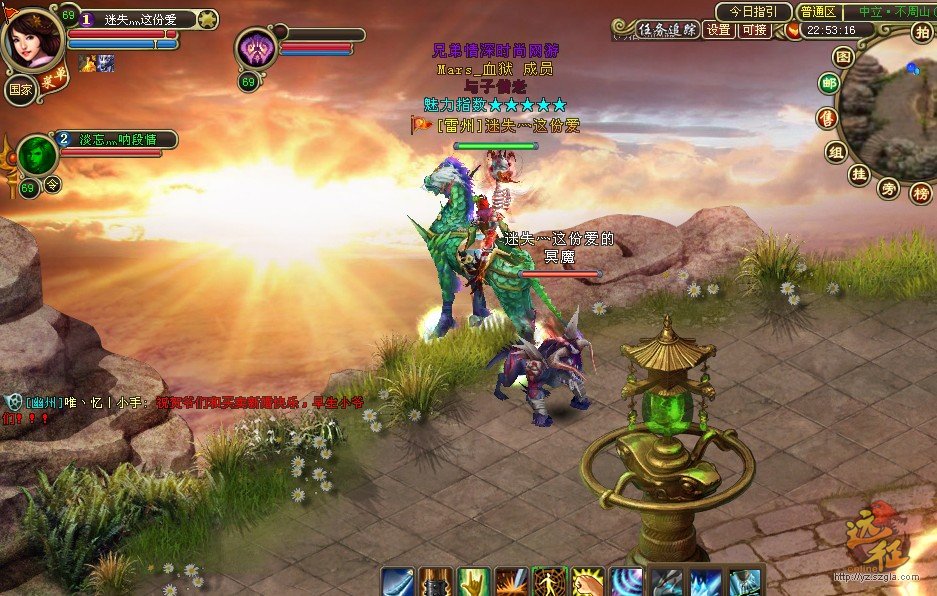This screenshot has height=596, width=937.
Task: Click the 拍 button above the minimap
Action: (x=922, y=32)
